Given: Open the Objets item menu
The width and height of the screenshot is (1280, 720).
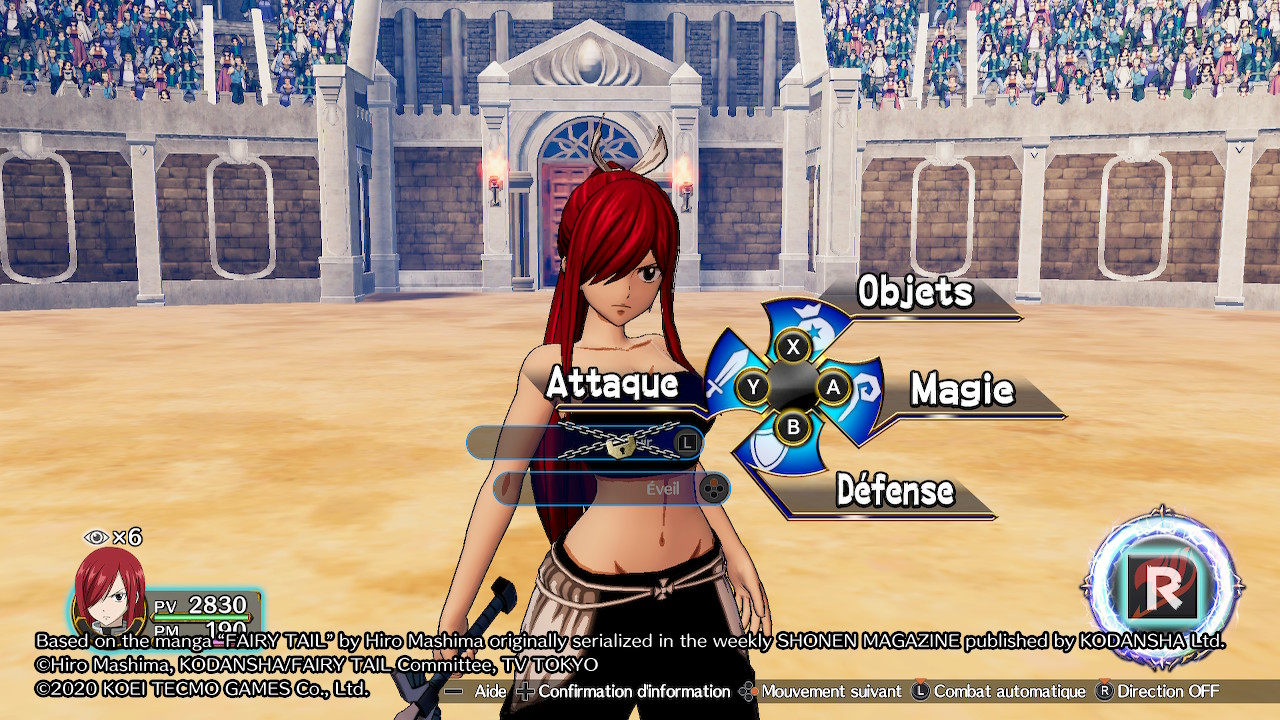Looking at the screenshot, I should pyautogui.click(x=914, y=292).
